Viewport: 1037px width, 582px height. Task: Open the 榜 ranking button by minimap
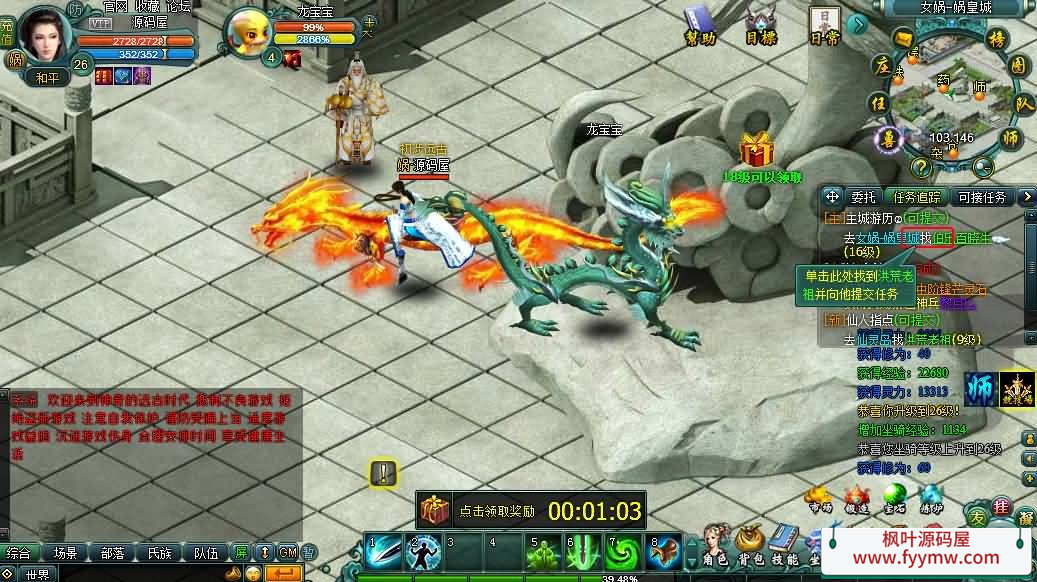pyautogui.click(x=996, y=40)
